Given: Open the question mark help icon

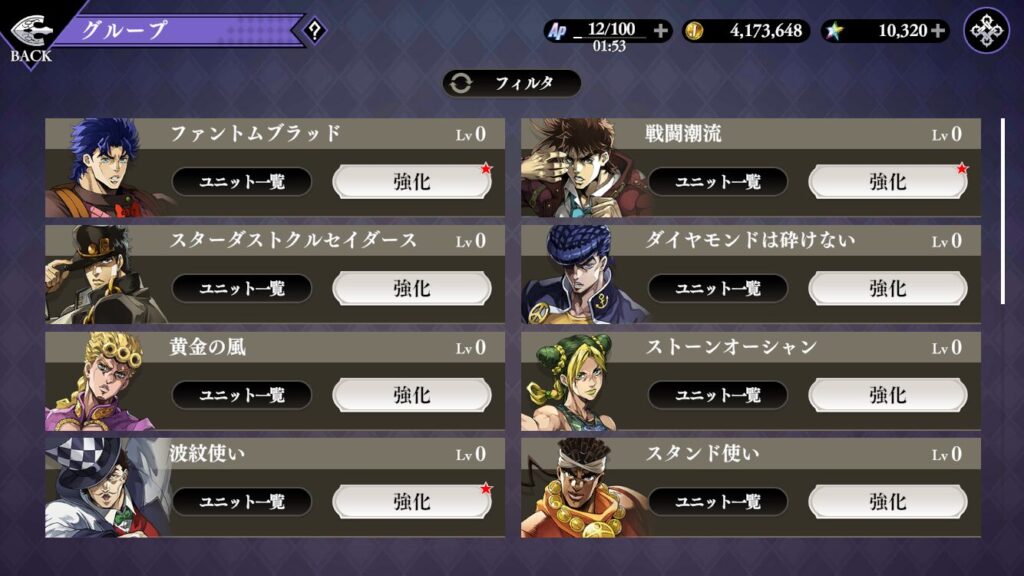Looking at the screenshot, I should point(314,31).
